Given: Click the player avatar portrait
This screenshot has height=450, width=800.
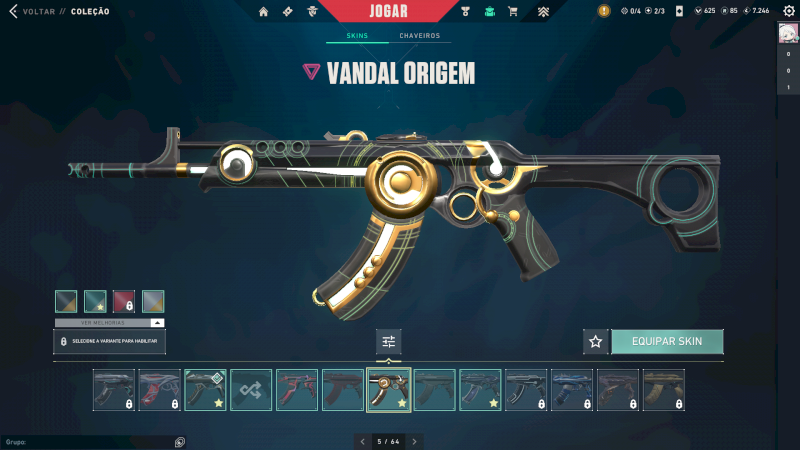Looking at the screenshot, I should (788, 33).
